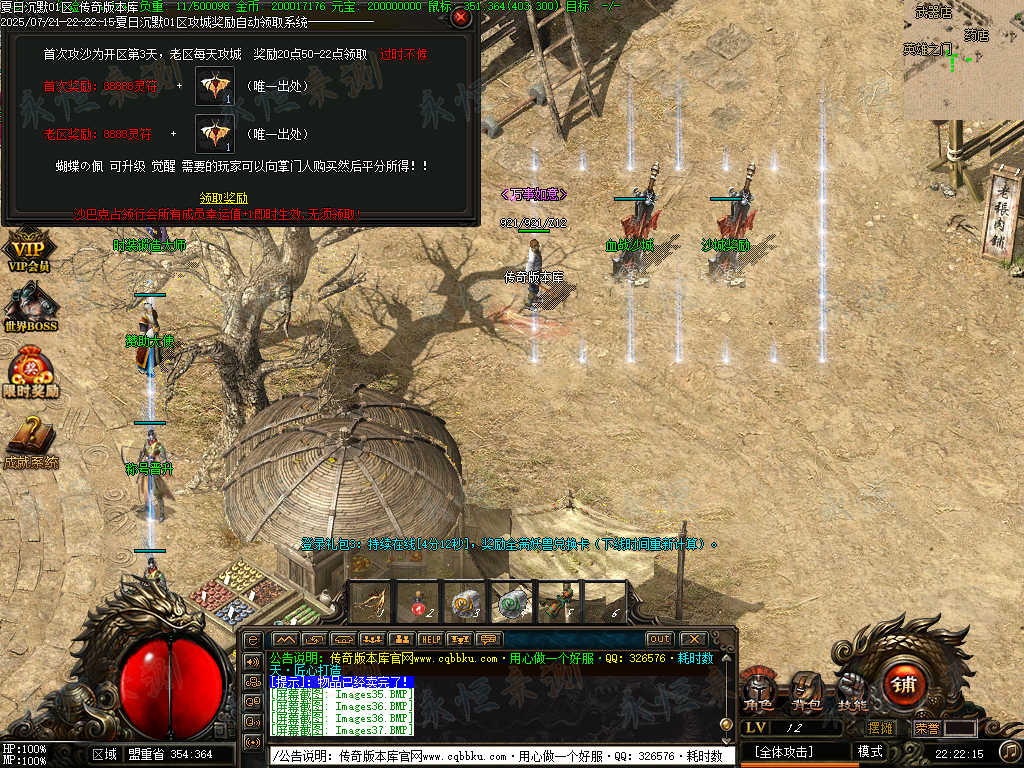Click the HELP button on chat bar

[430, 639]
